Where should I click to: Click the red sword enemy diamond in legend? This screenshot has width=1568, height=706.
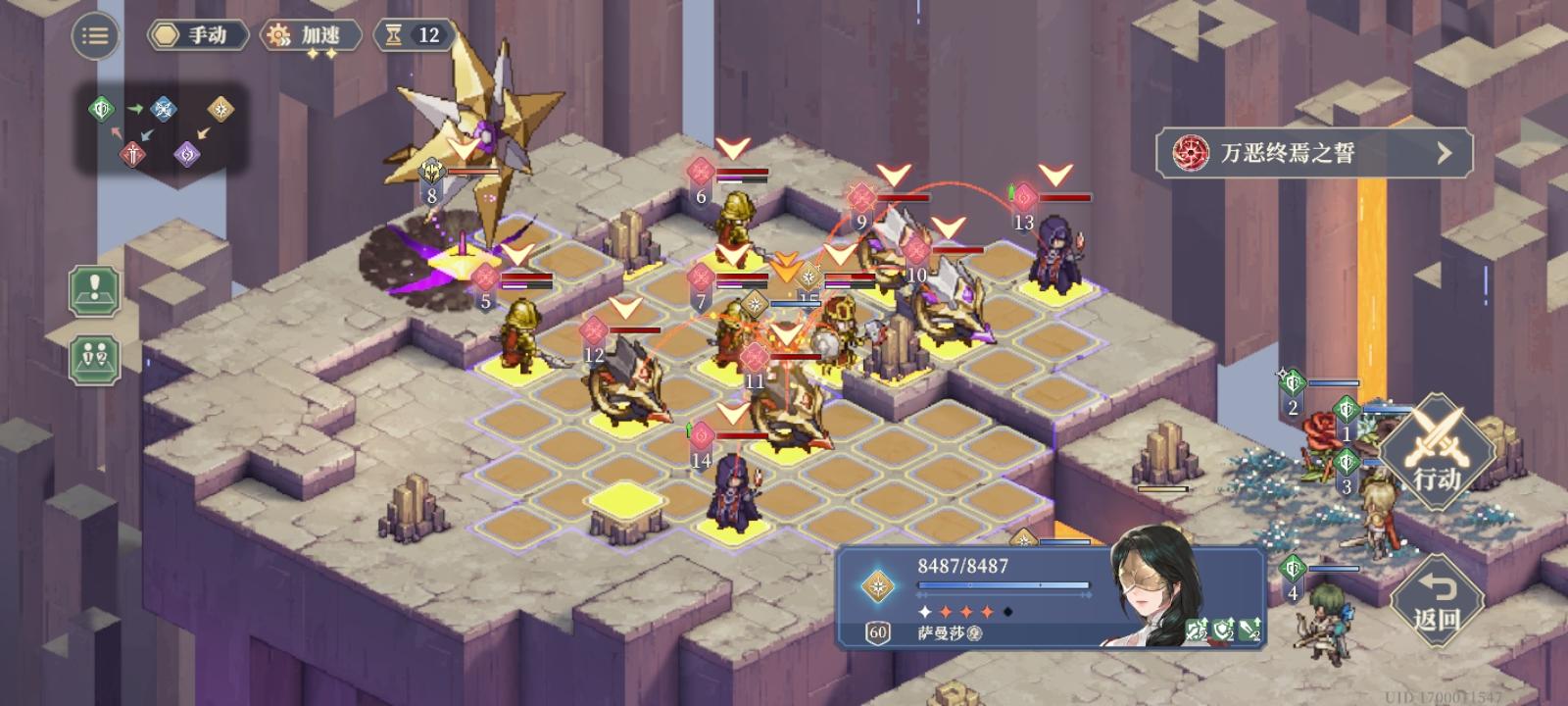[x=131, y=153]
